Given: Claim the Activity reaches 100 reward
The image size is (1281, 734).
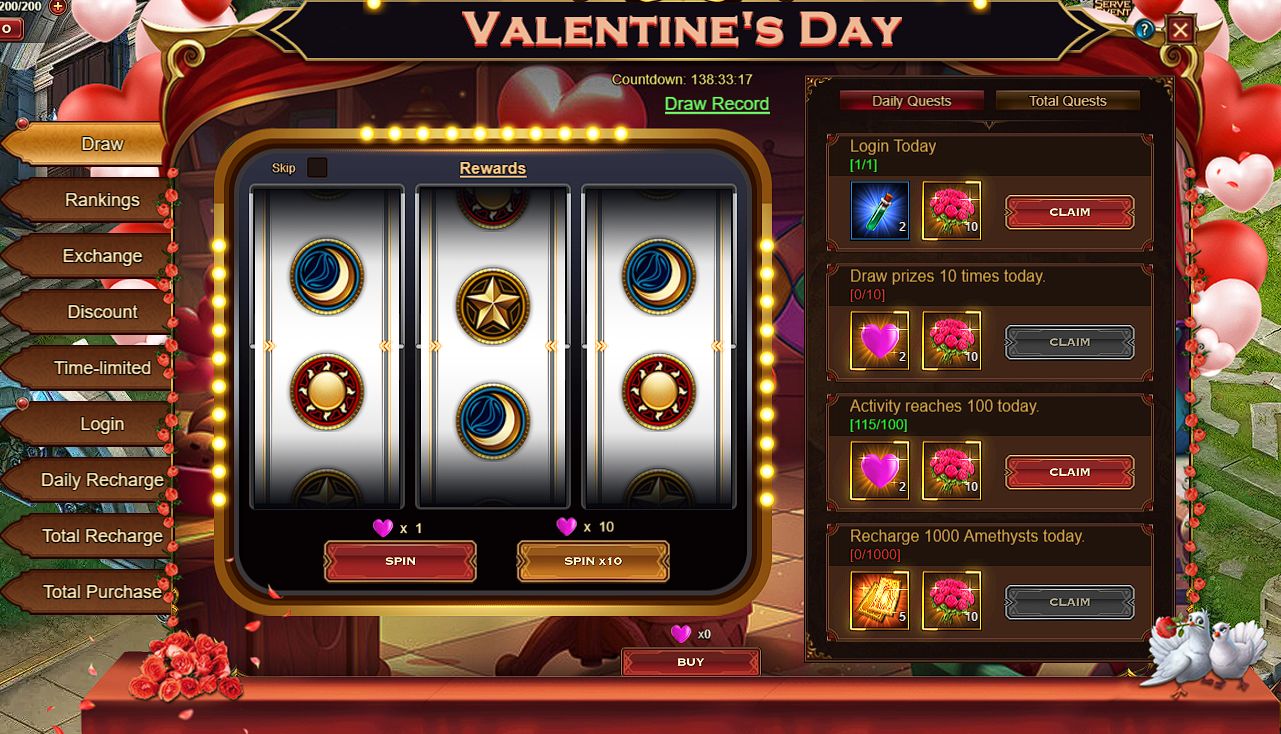Looking at the screenshot, I should (1069, 472).
